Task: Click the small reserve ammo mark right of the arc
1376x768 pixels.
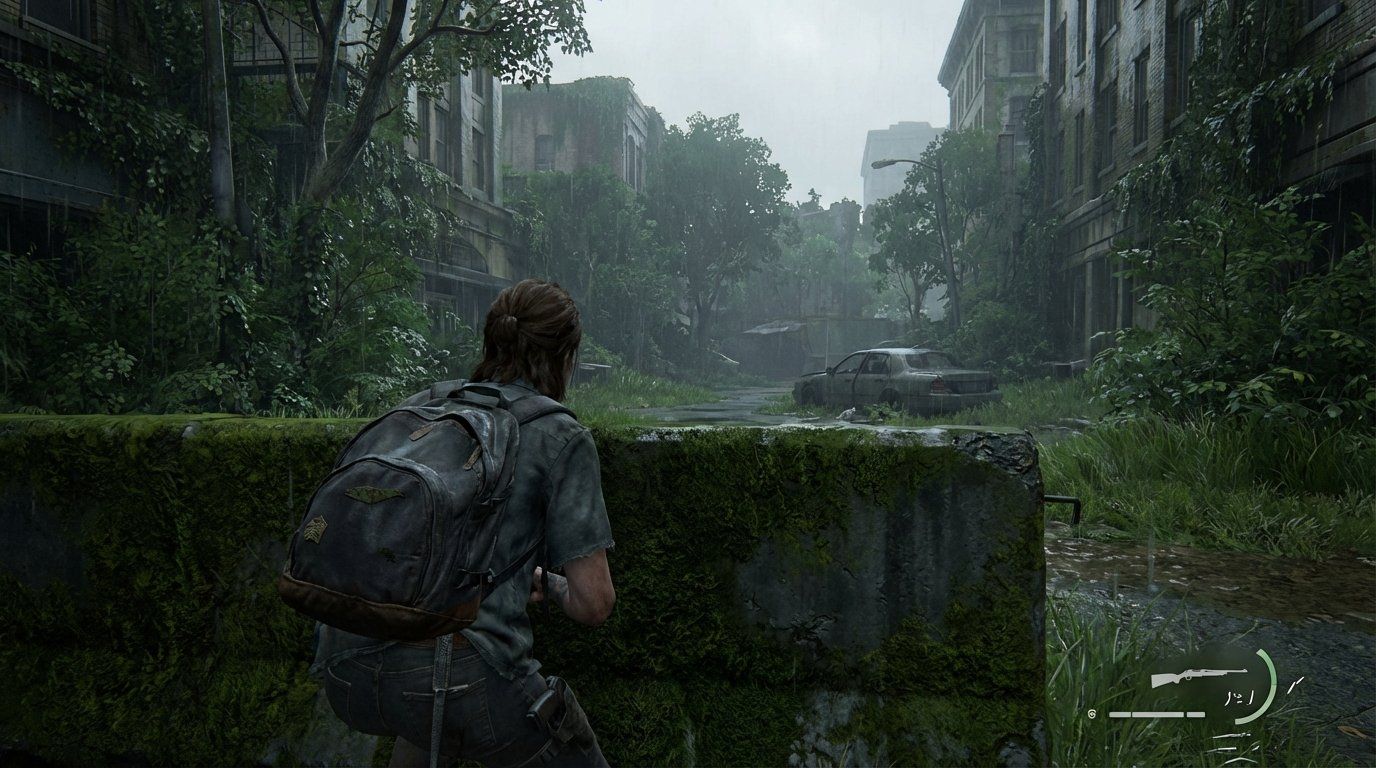Action: (1295, 684)
